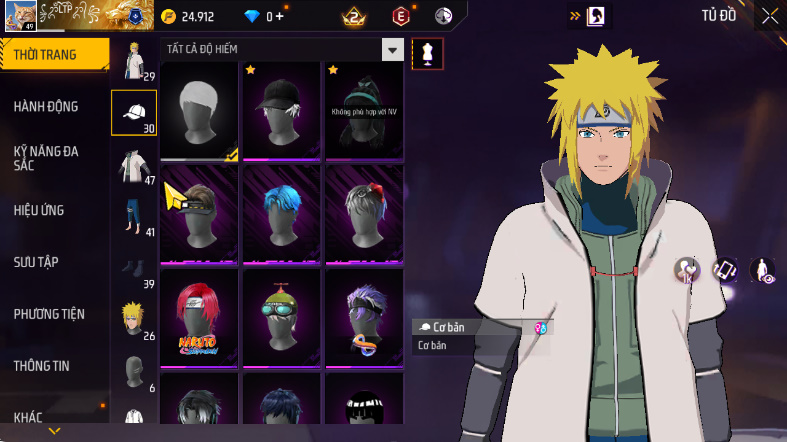Open the Tất Cả Độ Hiếm rarity dropdown
This screenshot has height=442, width=787.
(392, 50)
